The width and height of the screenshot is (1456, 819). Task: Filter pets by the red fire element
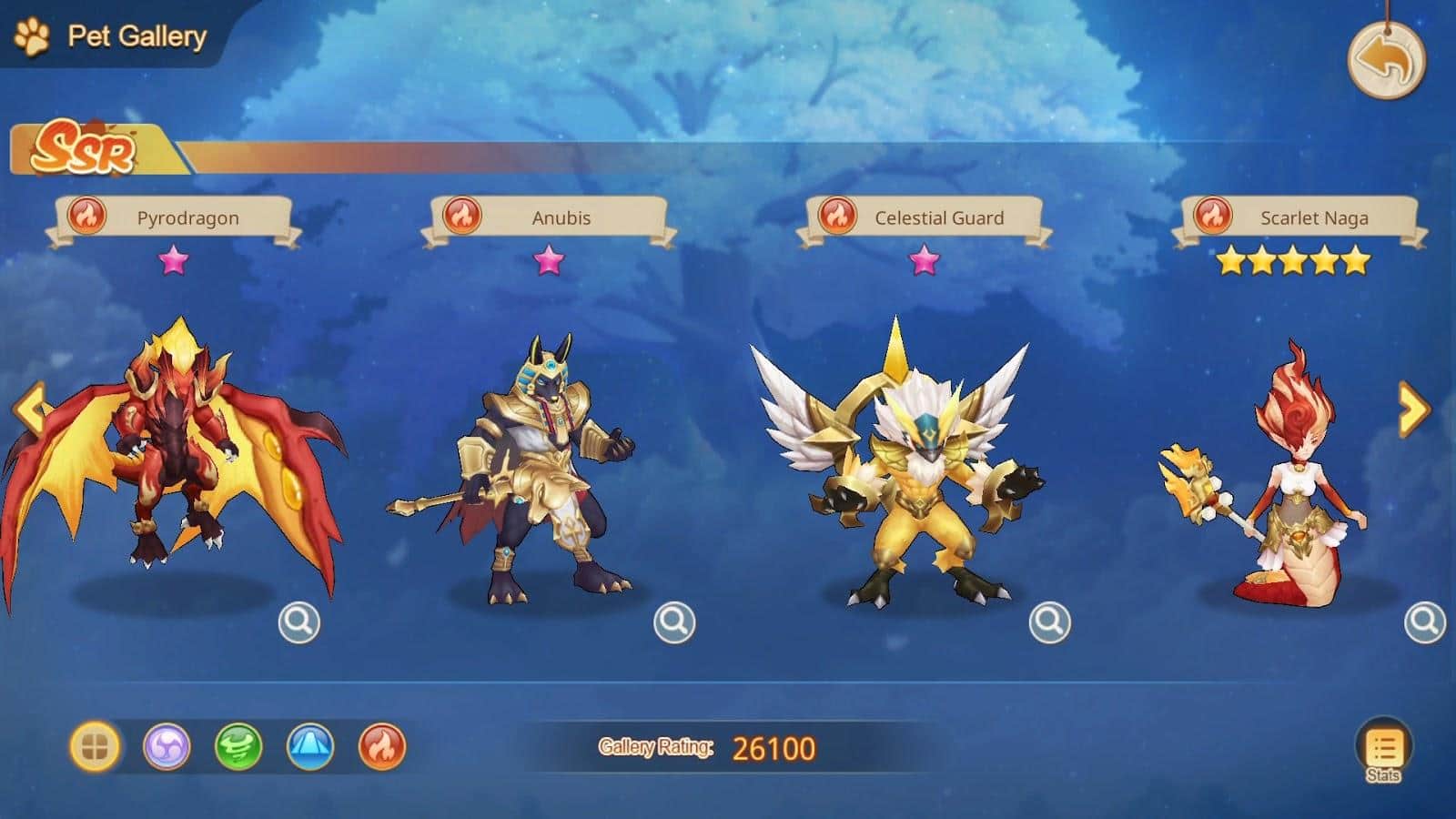coord(382,747)
